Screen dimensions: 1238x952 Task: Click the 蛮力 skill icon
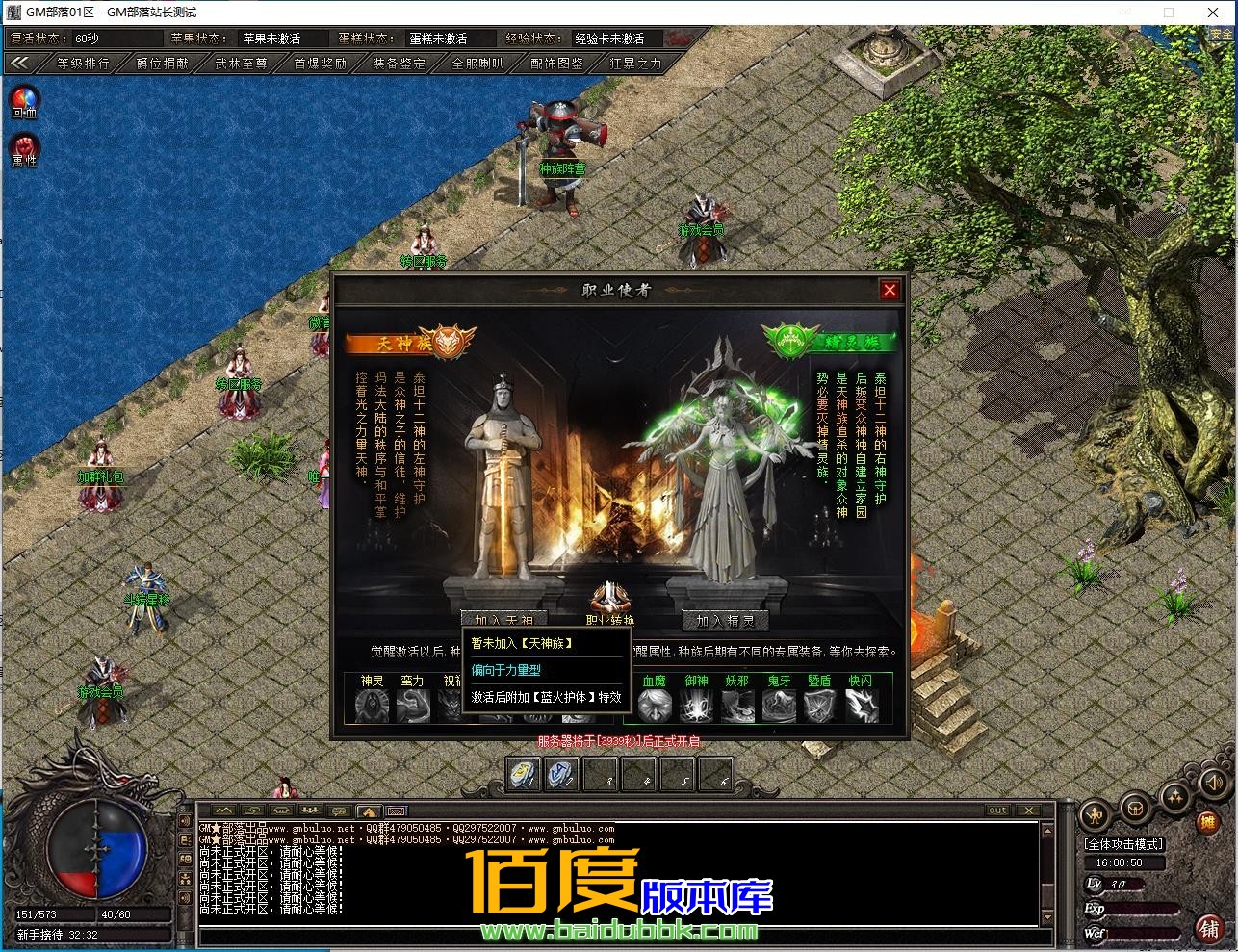[412, 705]
